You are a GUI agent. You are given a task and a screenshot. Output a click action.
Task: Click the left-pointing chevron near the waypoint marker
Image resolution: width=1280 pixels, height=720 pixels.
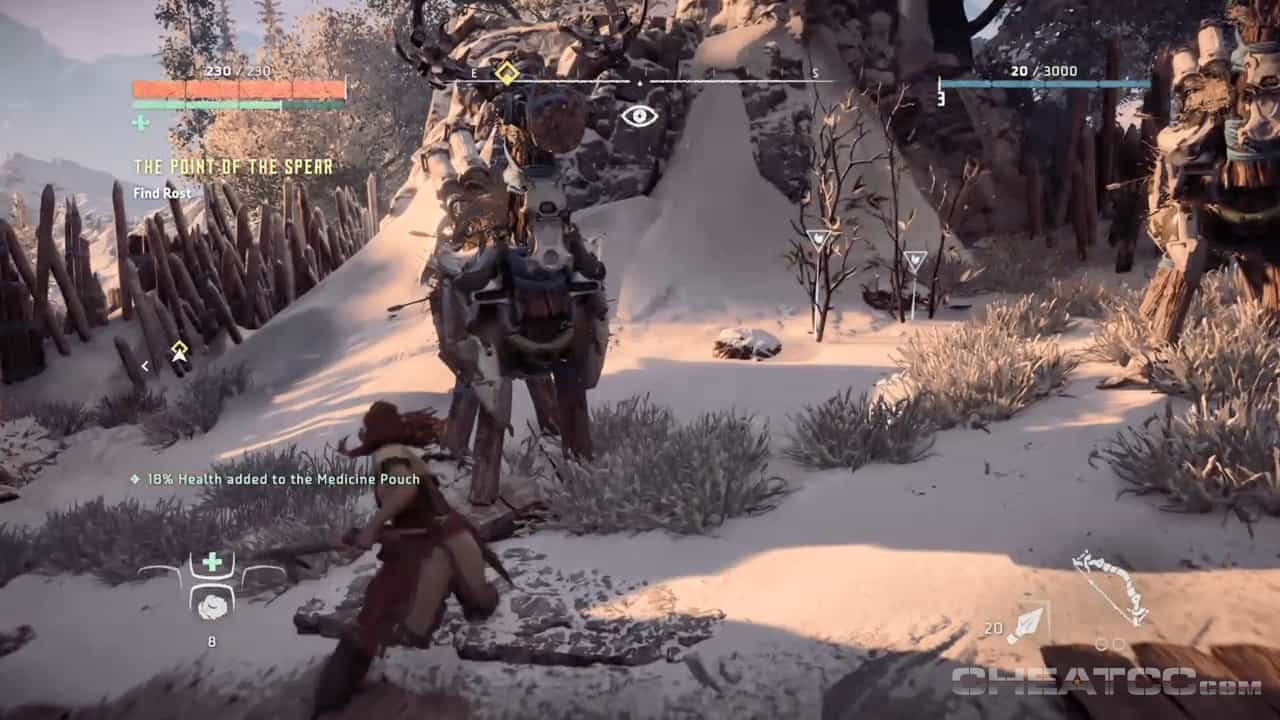[146, 366]
